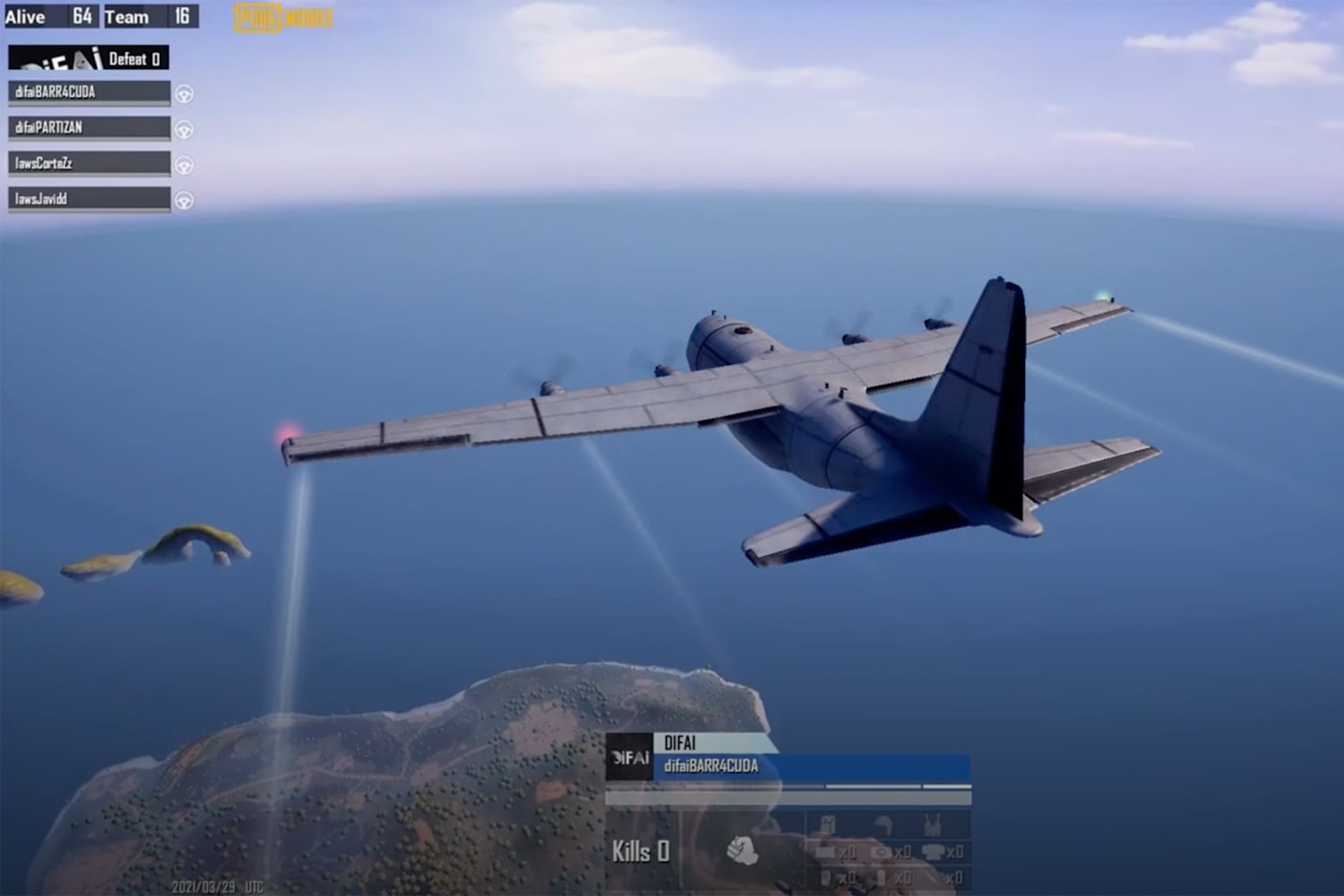Click the PUBG Mobile logo at the top
Image resolution: width=1344 pixels, height=896 pixels.
[284, 15]
